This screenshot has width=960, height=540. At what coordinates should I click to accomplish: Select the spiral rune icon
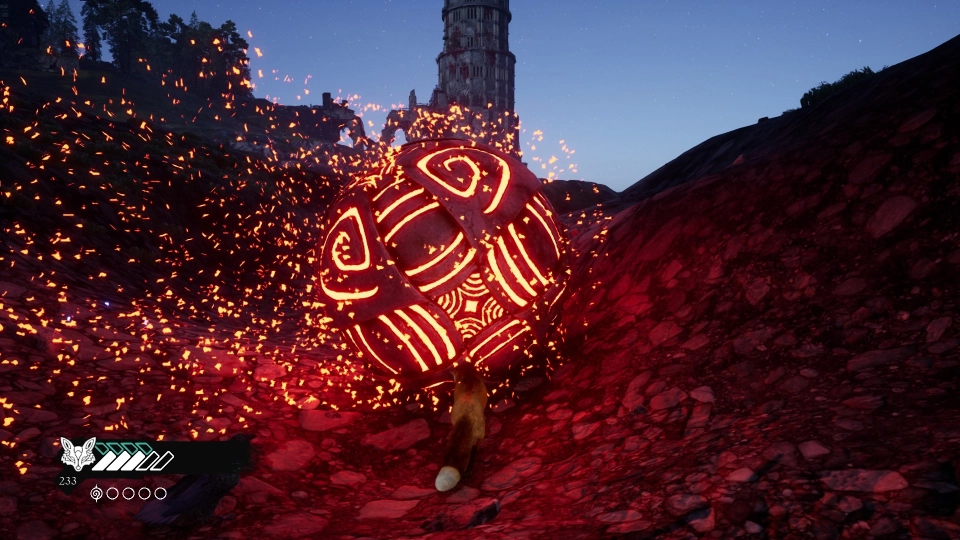96,493
